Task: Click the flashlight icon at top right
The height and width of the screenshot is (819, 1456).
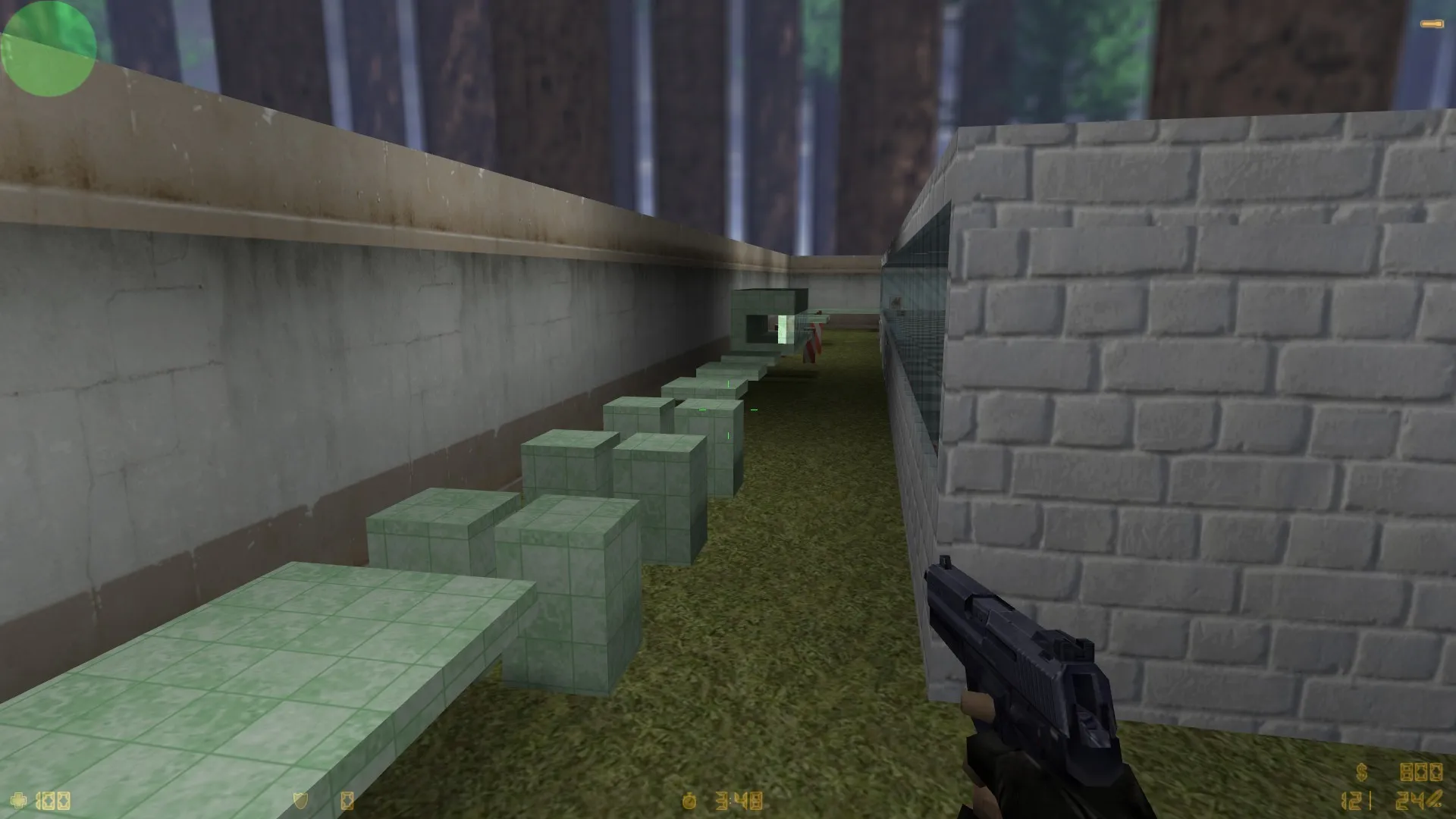Action: [1432, 23]
